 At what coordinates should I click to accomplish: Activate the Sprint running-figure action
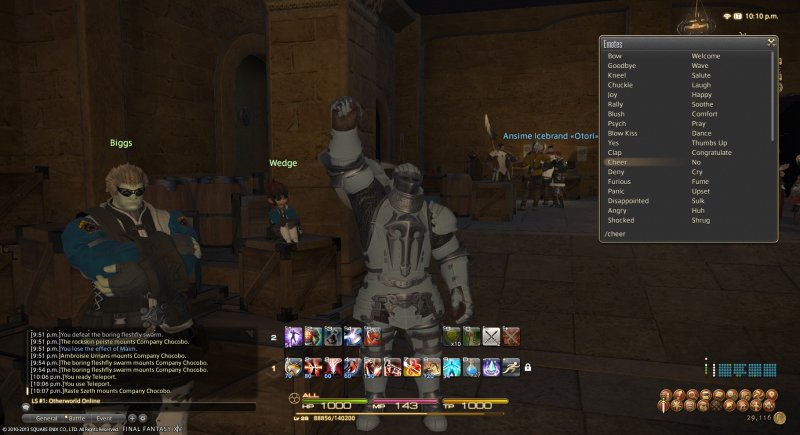tap(510, 367)
